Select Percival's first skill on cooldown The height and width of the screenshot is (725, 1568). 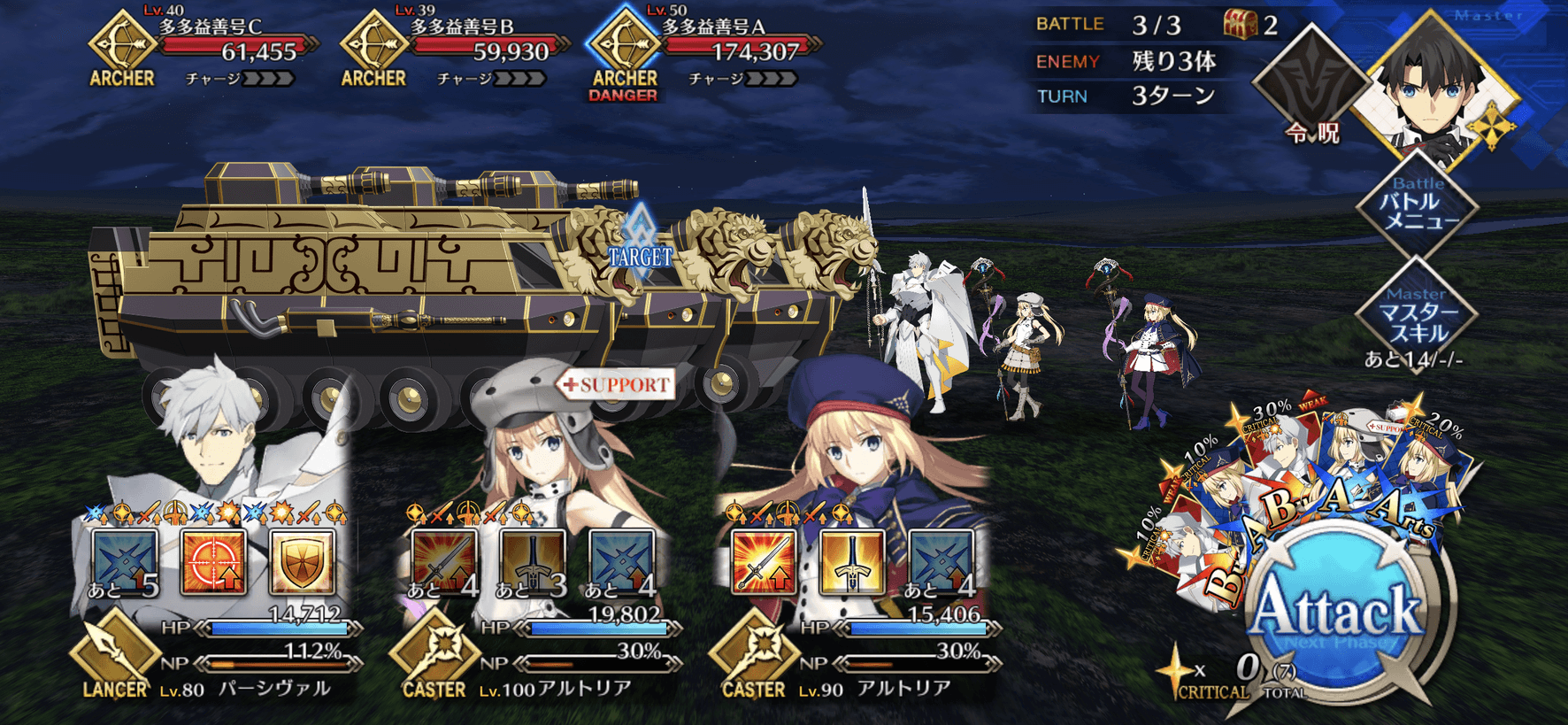coord(125,561)
